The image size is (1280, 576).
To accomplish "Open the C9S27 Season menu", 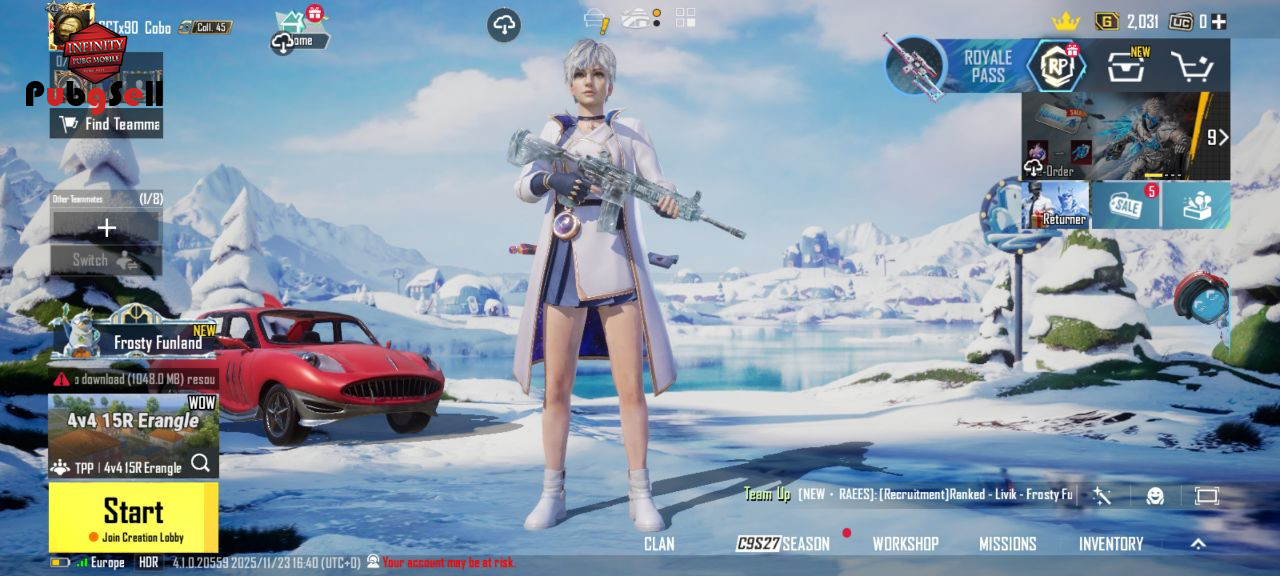I will [x=783, y=544].
